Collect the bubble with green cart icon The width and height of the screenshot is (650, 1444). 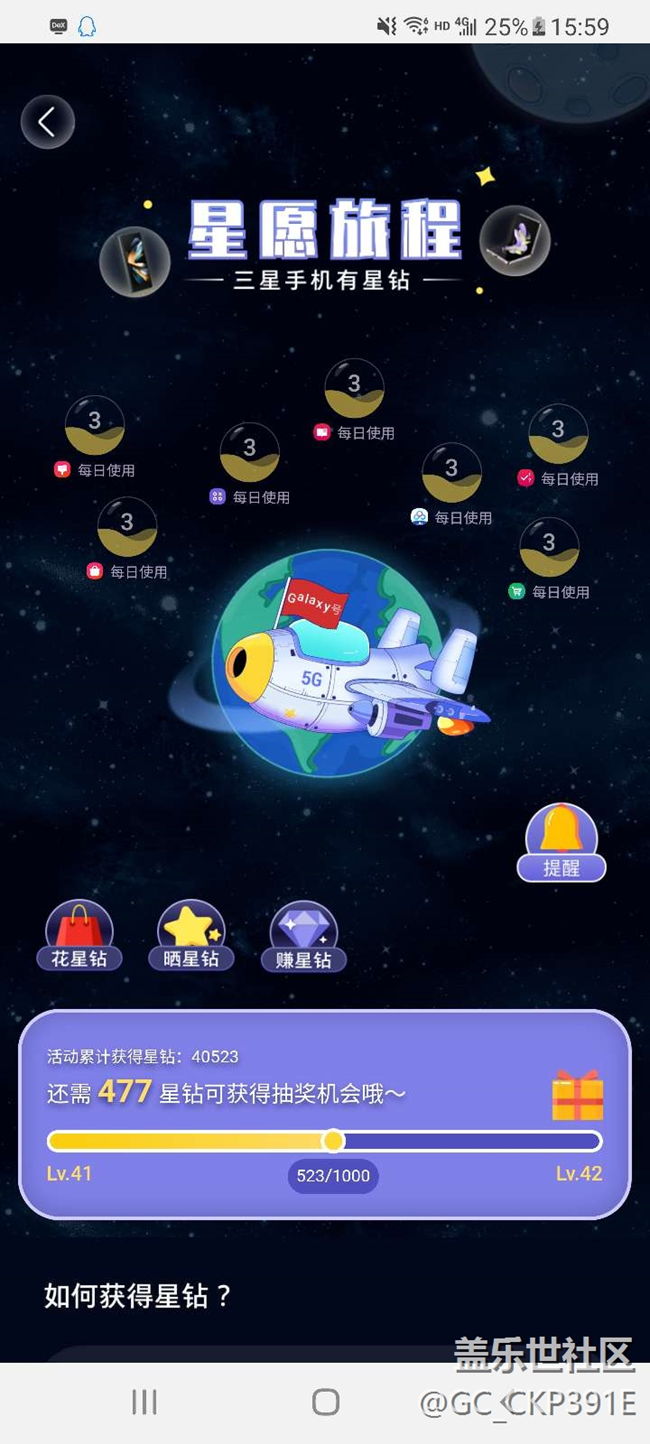549,547
